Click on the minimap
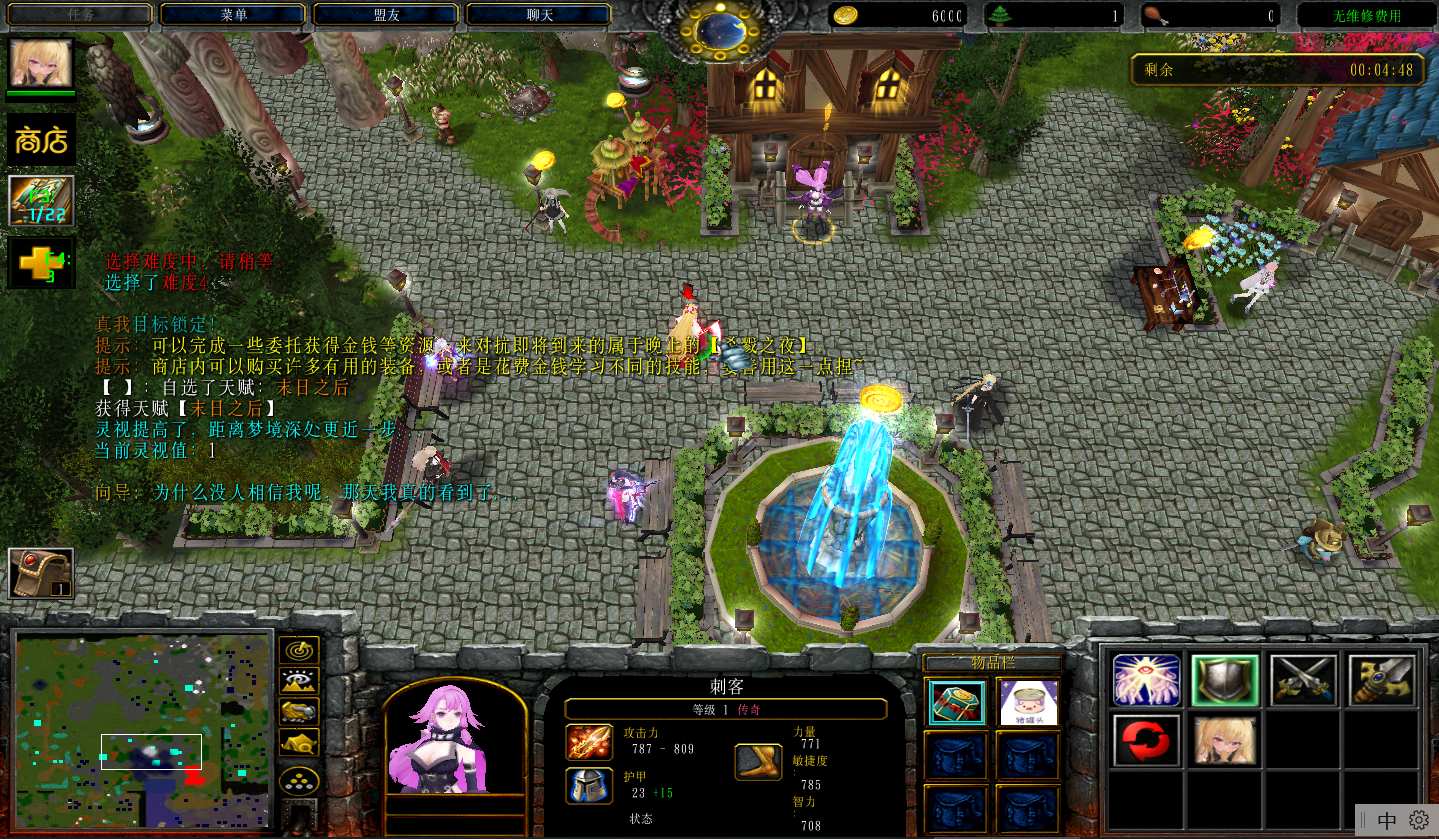This screenshot has width=1439, height=839. (143, 729)
